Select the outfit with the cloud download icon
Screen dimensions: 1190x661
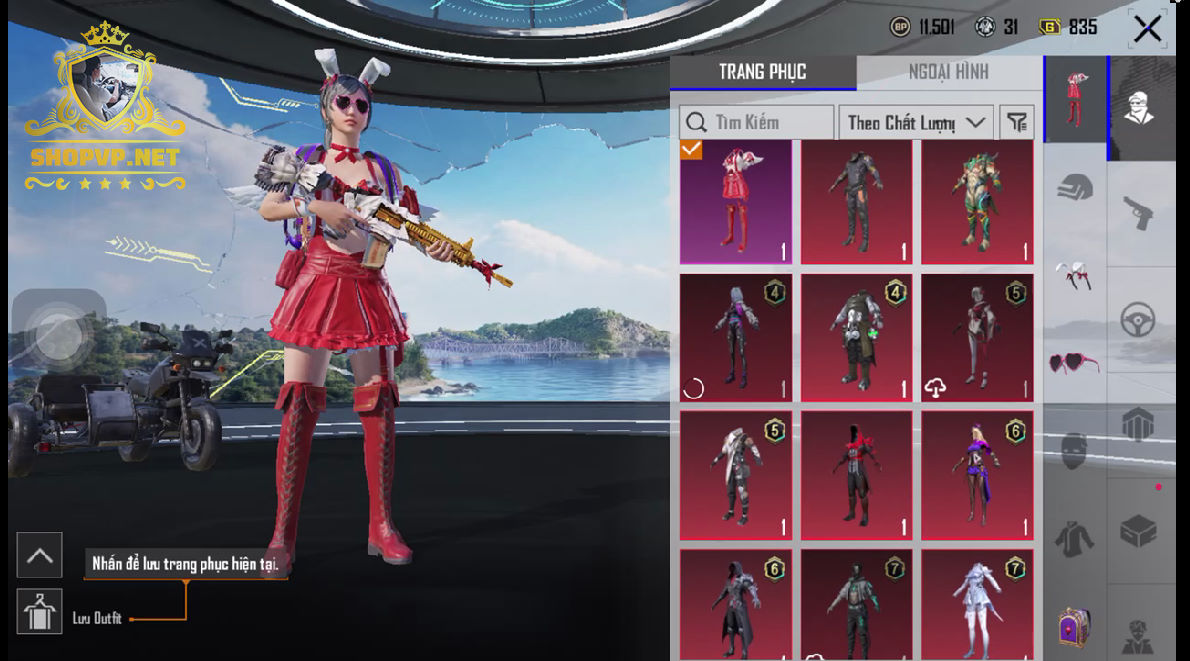977,337
